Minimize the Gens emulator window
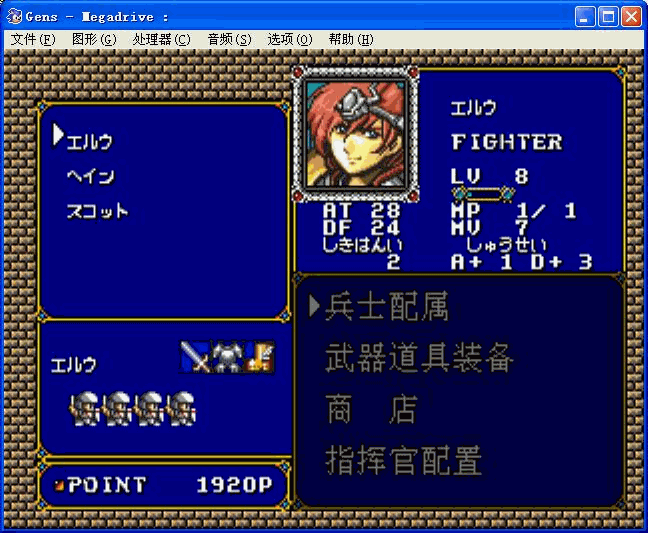 click(585, 16)
